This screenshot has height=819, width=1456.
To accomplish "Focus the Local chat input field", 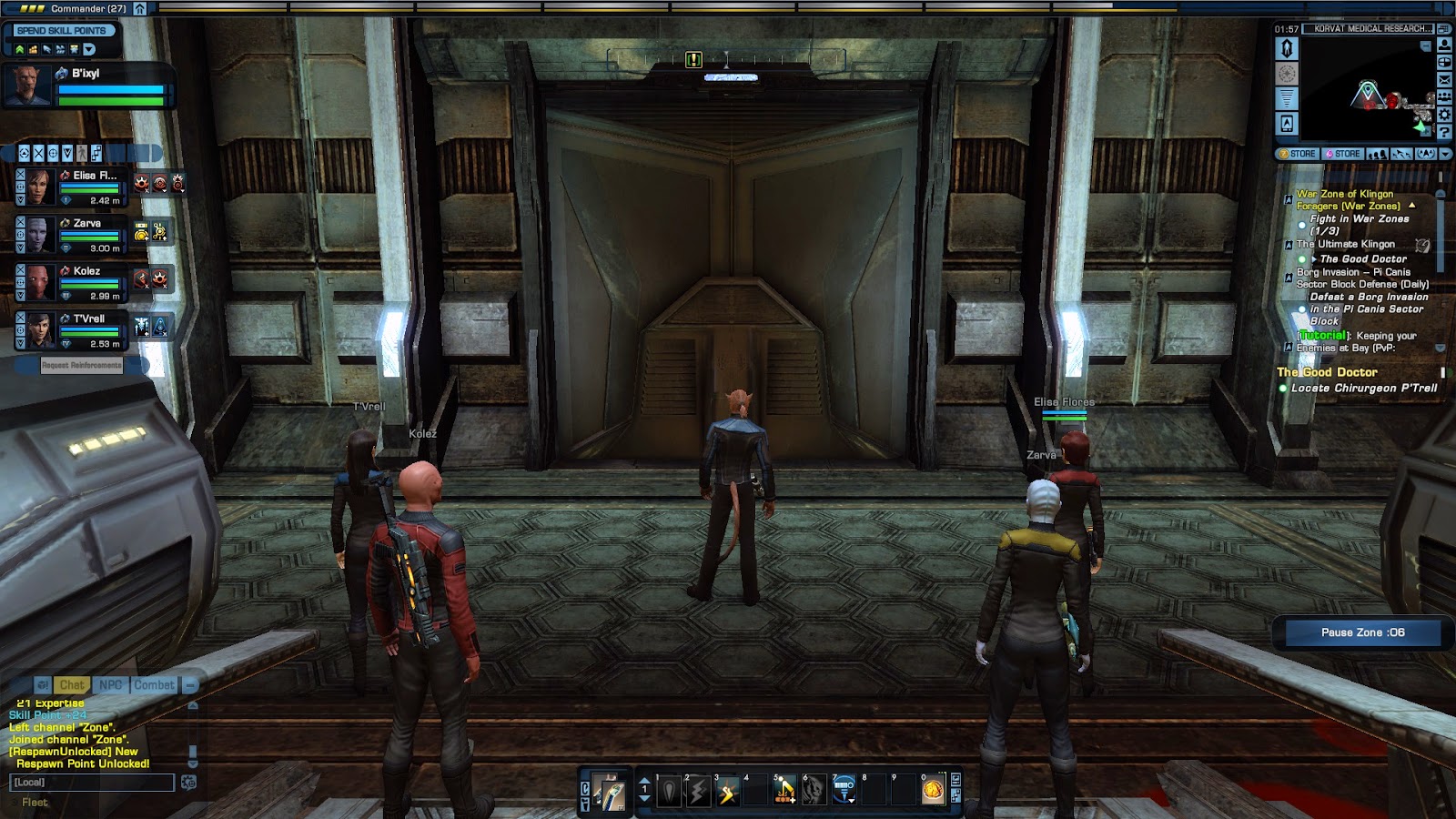I will [91, 783].
